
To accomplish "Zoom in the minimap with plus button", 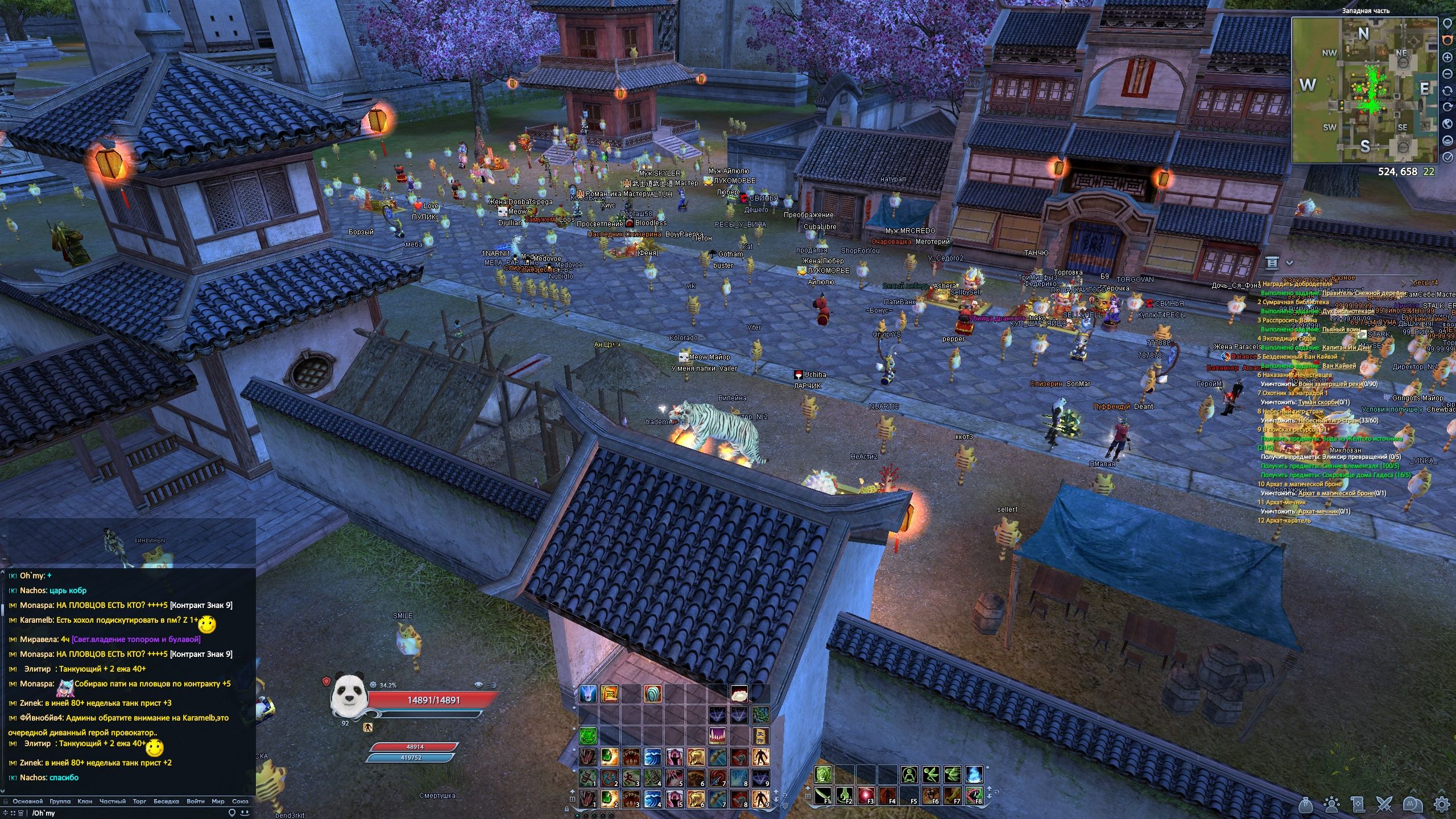I will coord(1448,57).
